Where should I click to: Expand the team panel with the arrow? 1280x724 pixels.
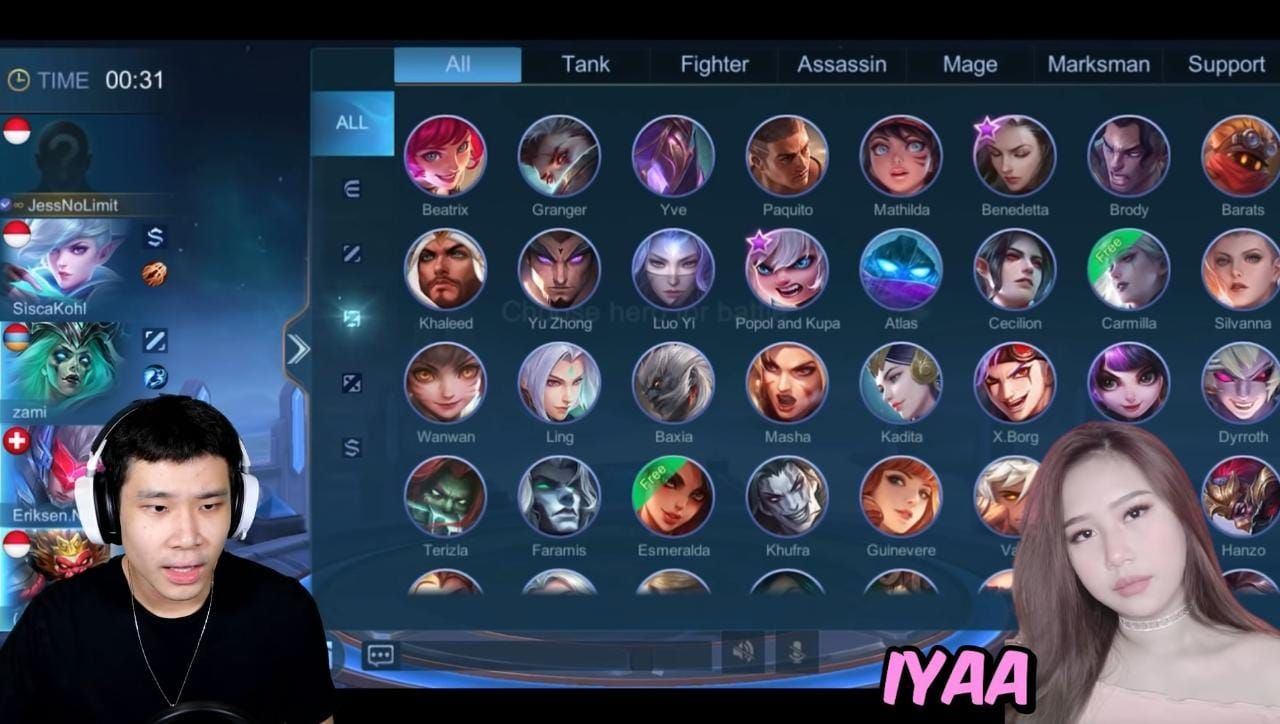pyautogui.click(x=298, y=350)
